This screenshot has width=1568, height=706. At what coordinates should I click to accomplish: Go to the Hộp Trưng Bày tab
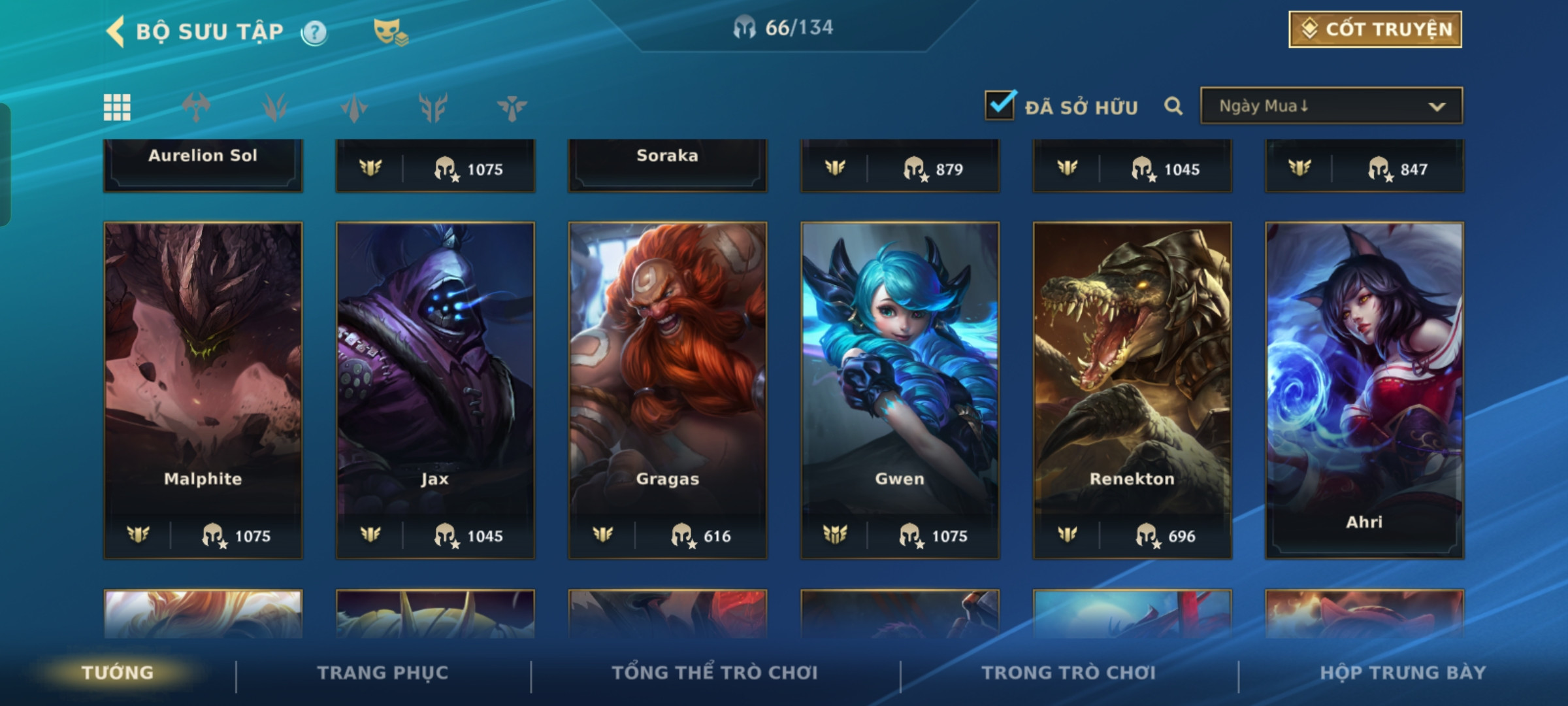click(1403, 673)
